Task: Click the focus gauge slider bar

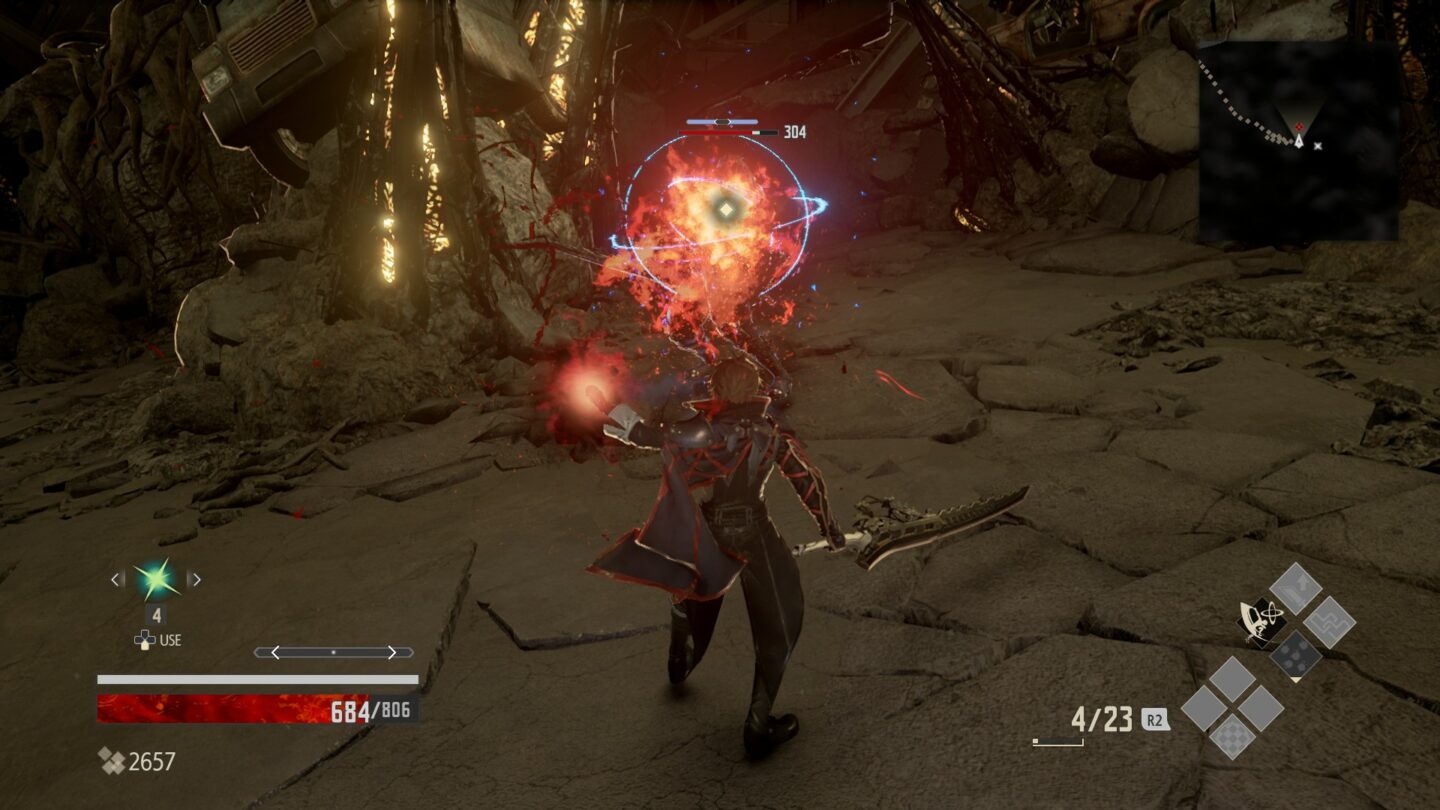Action: click(x=333, y=653)
